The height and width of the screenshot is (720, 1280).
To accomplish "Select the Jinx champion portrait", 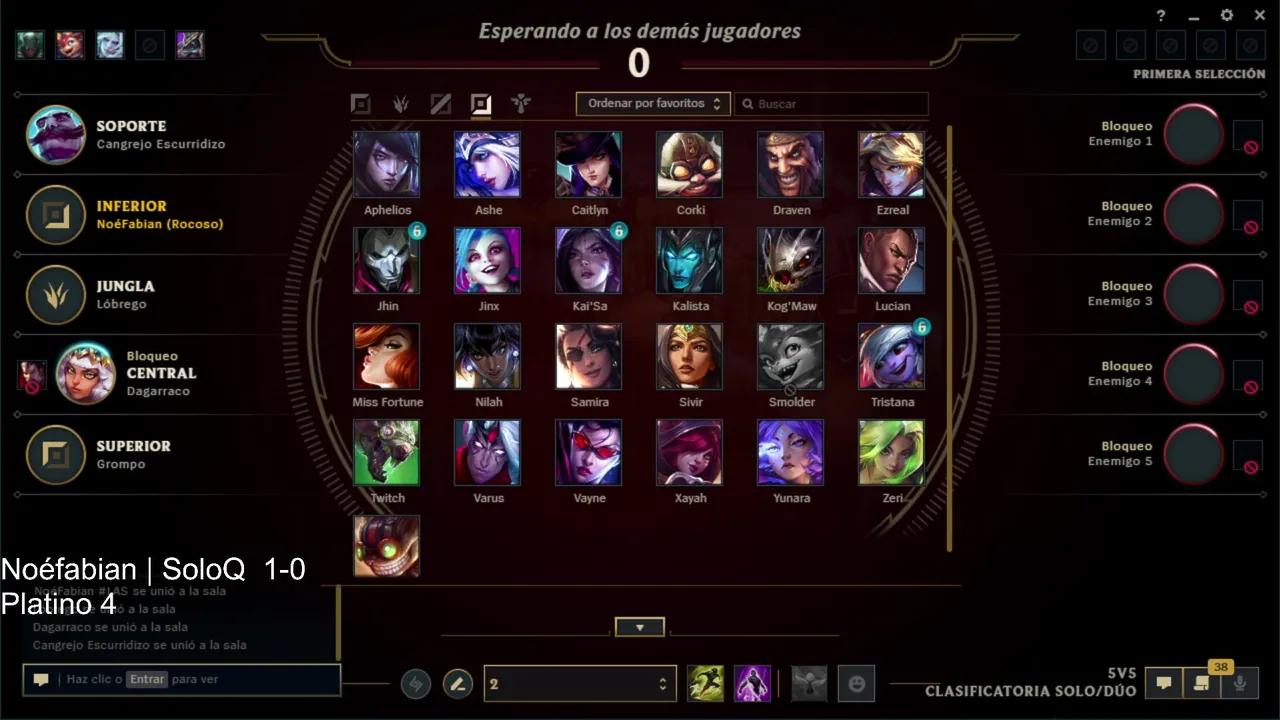I will [x=487, y=261].
